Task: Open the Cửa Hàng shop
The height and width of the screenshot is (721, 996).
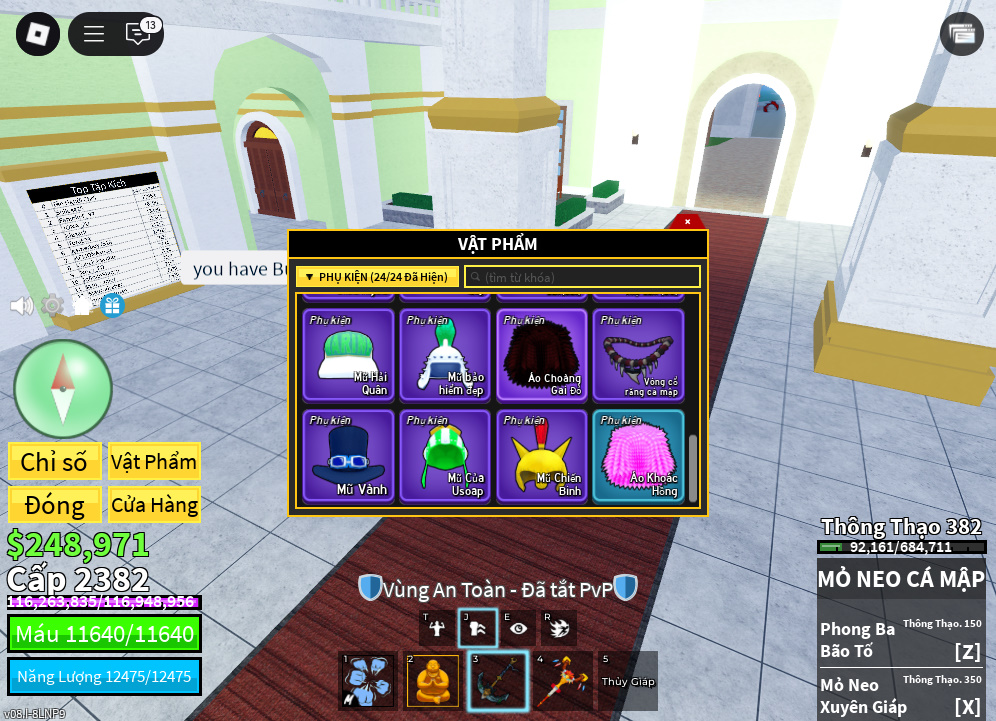Action: pyautogui.click(x=154, y=505)
